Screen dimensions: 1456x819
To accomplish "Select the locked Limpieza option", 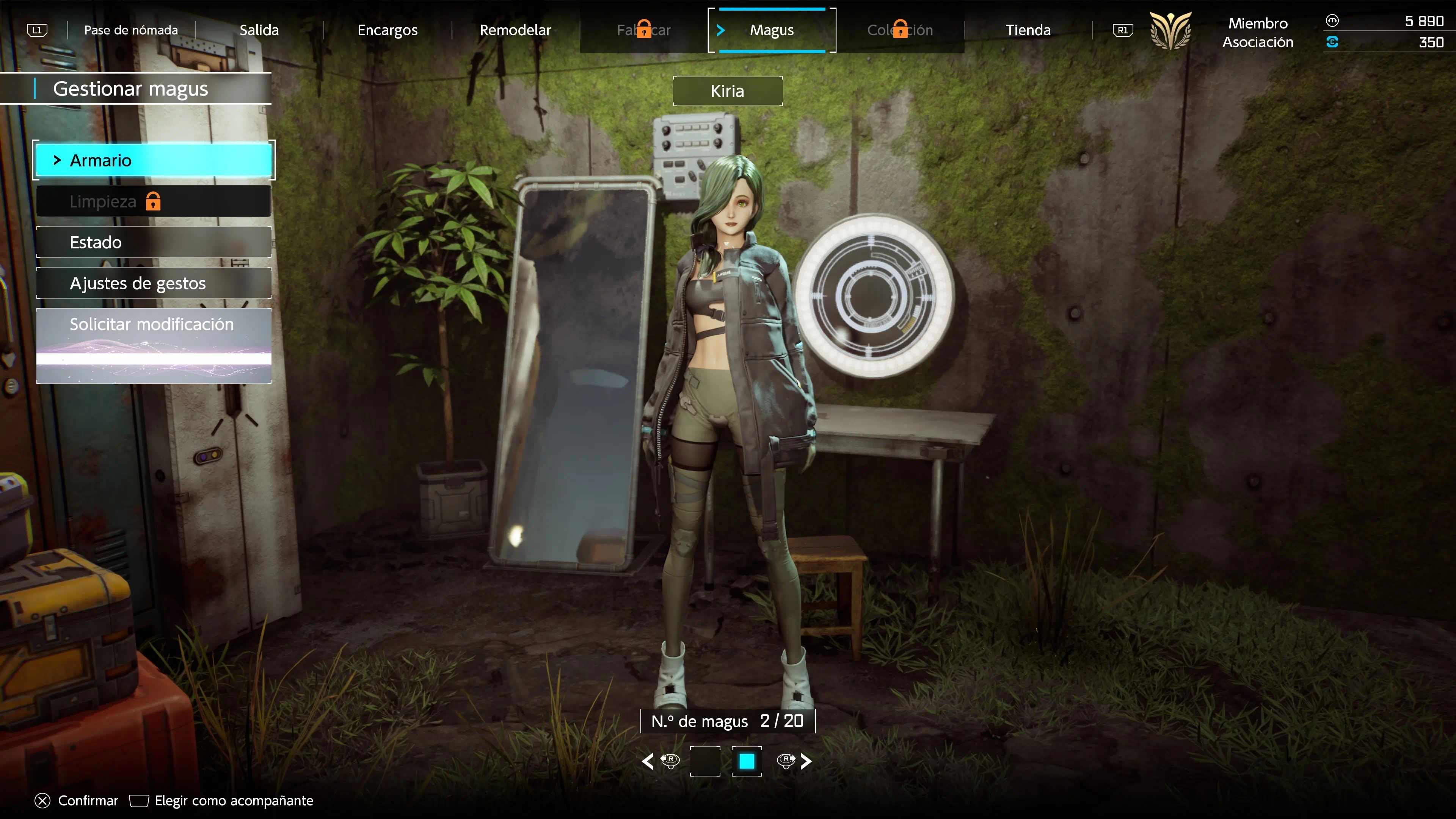I will [153, 201].
